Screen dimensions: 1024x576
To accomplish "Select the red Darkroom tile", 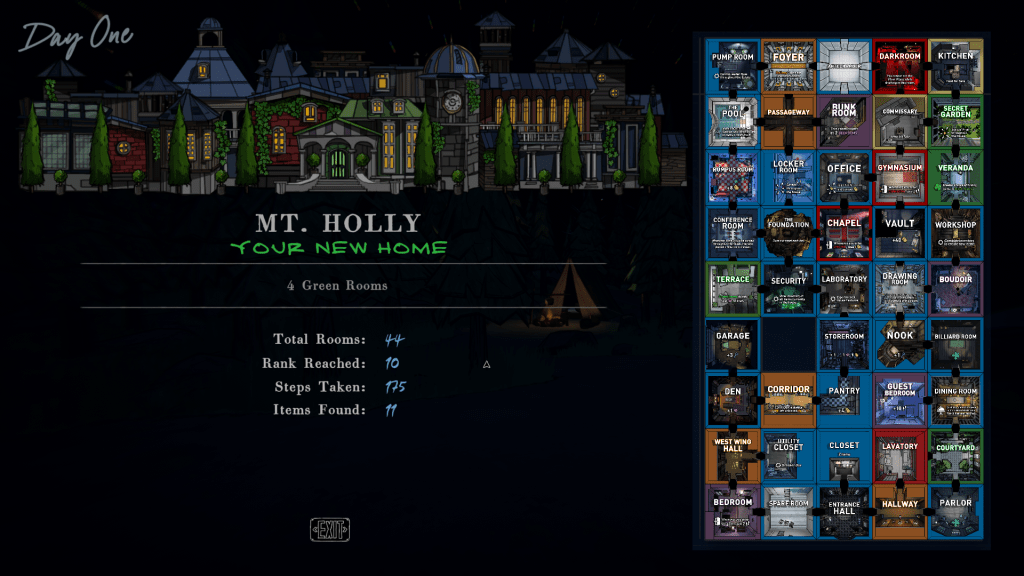I will (900, 66).
